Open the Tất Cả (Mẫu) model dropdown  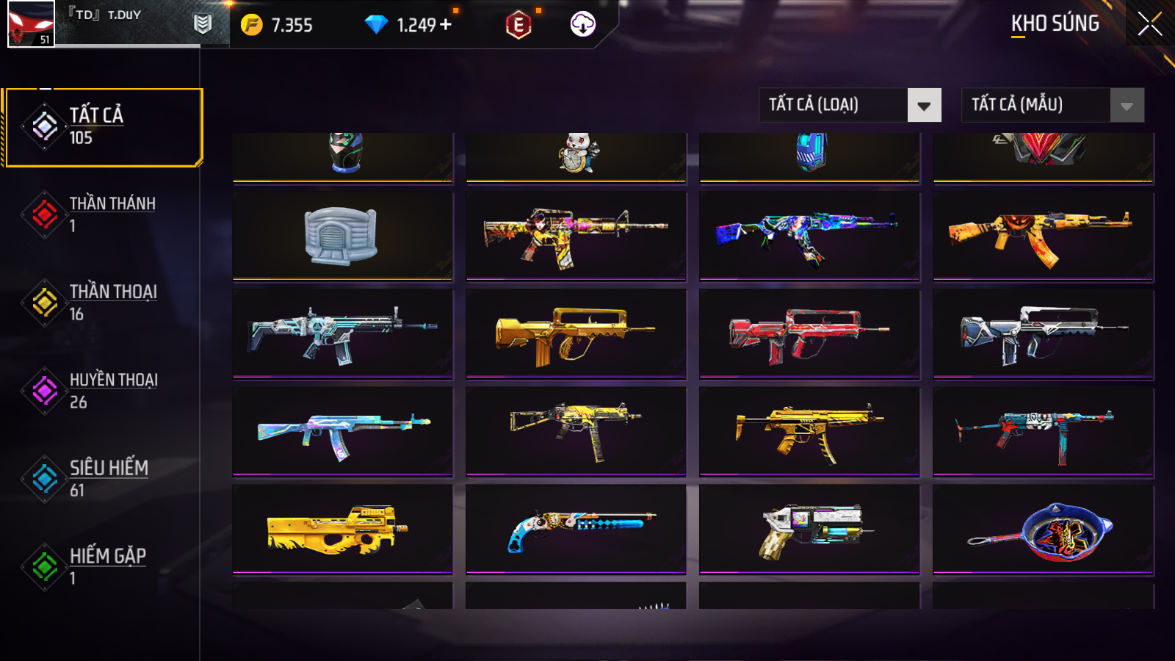(1052, 105)
